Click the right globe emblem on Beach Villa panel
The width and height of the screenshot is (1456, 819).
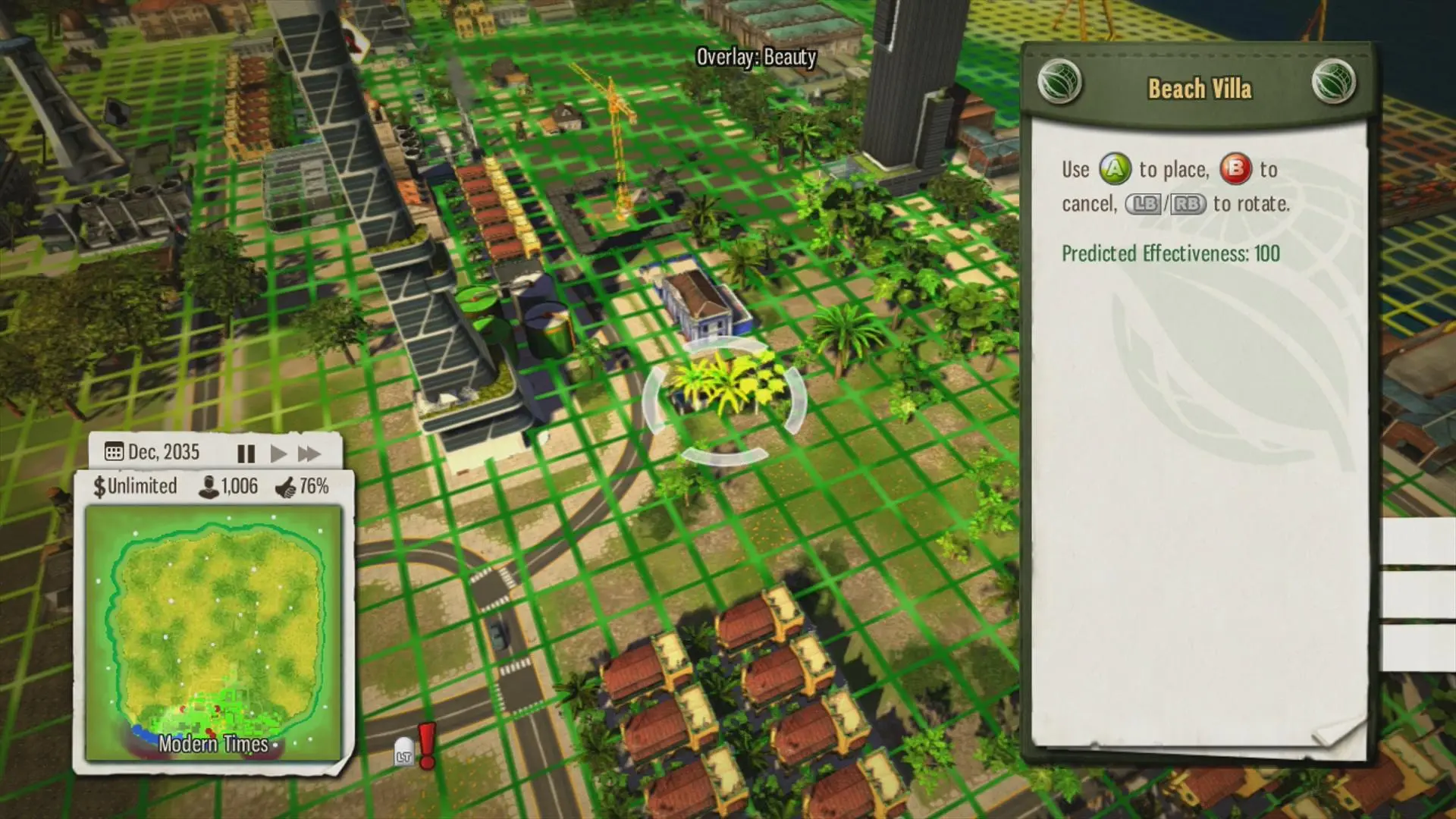(1332, 82)
